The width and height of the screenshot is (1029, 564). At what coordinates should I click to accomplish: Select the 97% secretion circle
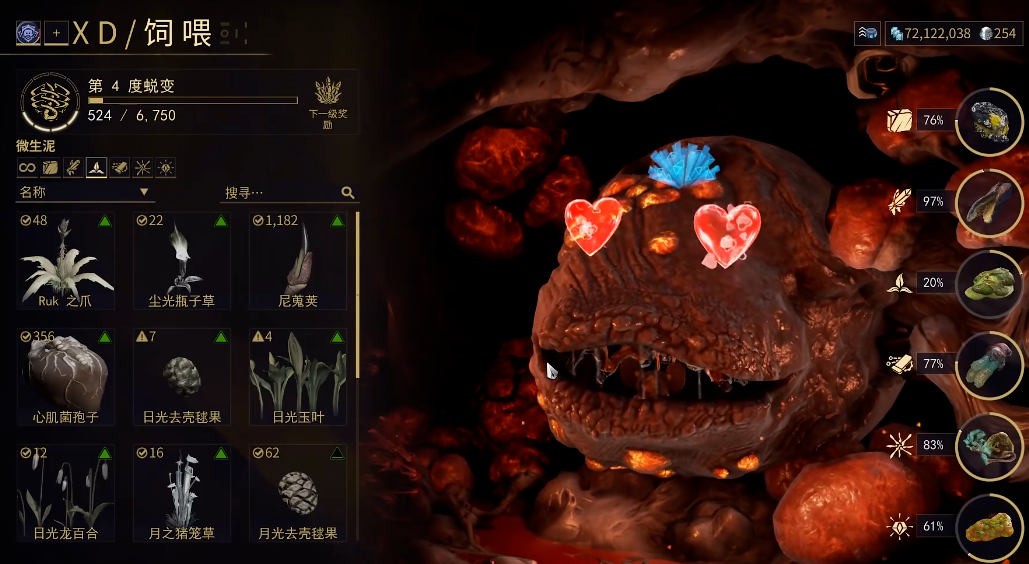pyautogui.click(x=989, y=203)
